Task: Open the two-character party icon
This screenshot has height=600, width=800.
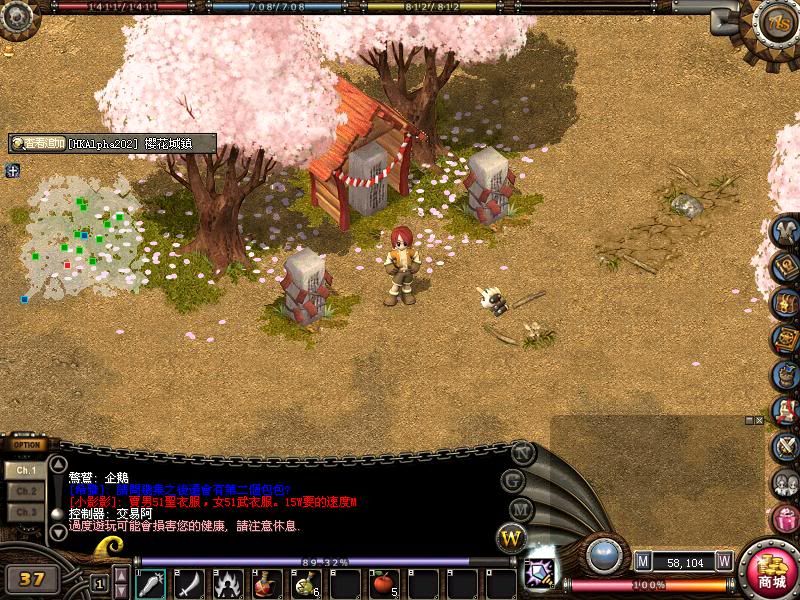Action: coord(786,483)
